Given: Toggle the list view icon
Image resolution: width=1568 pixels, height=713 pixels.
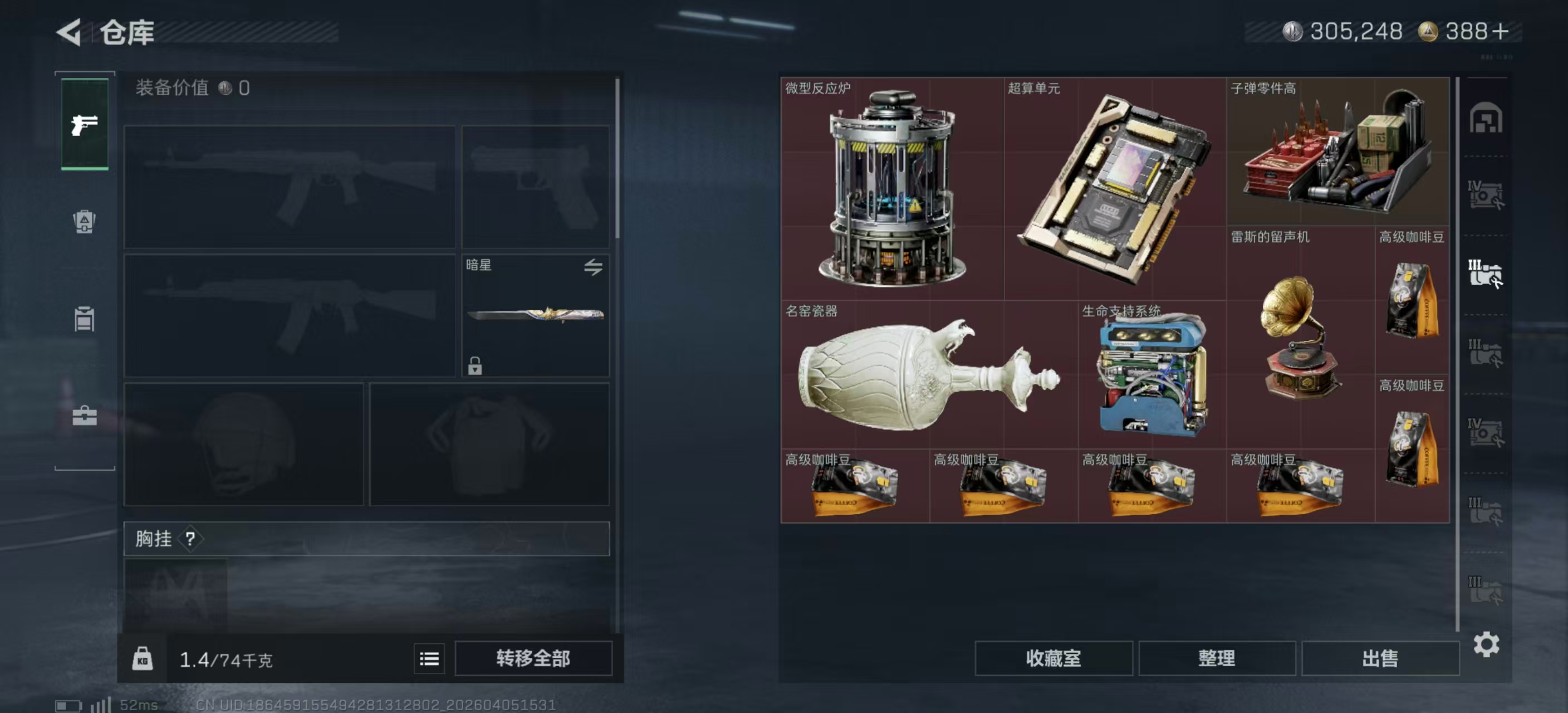Looking at the screenshot, I should coord(429,658).
